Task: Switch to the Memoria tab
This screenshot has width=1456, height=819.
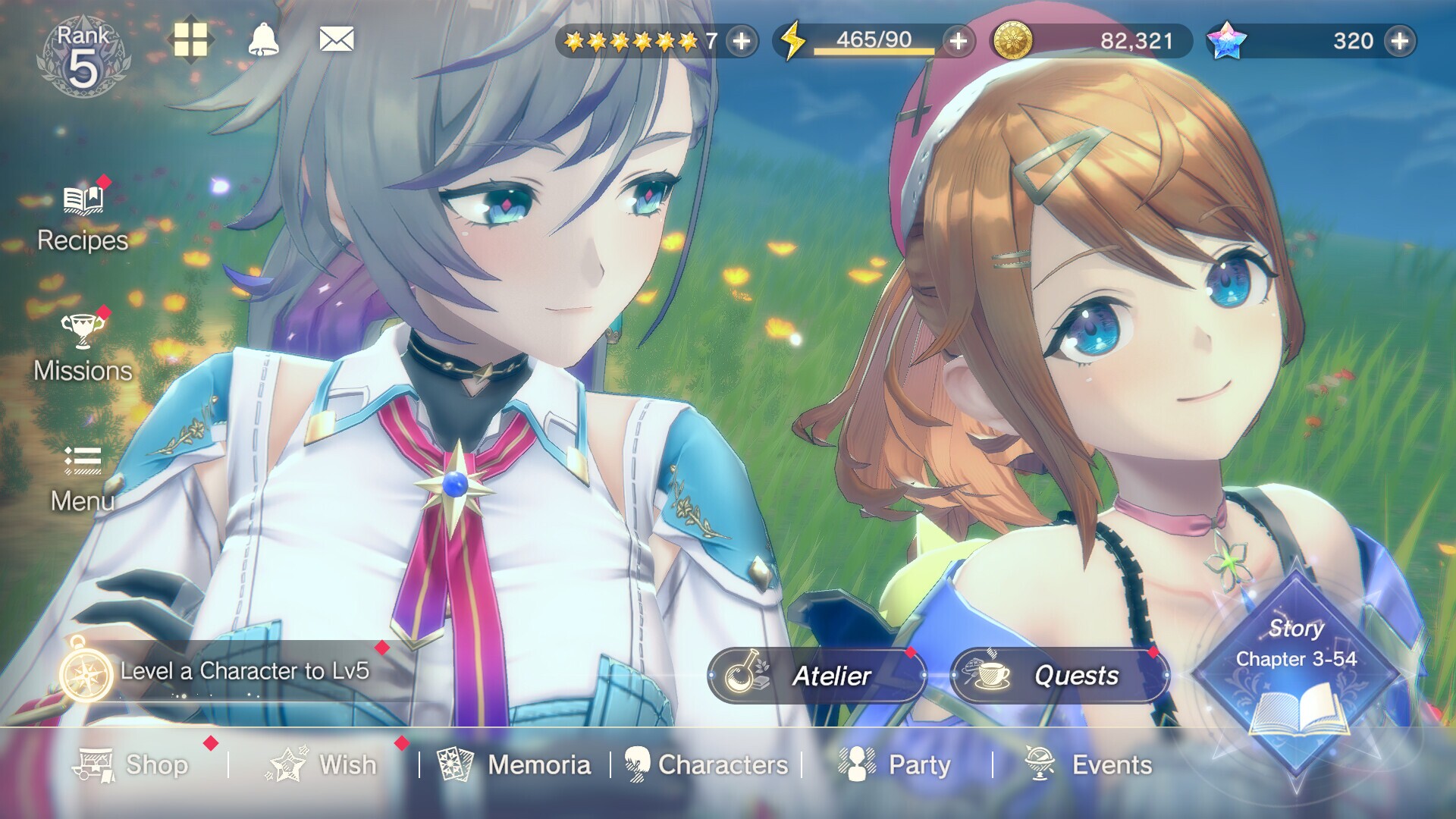Action: tap(516, 766)
